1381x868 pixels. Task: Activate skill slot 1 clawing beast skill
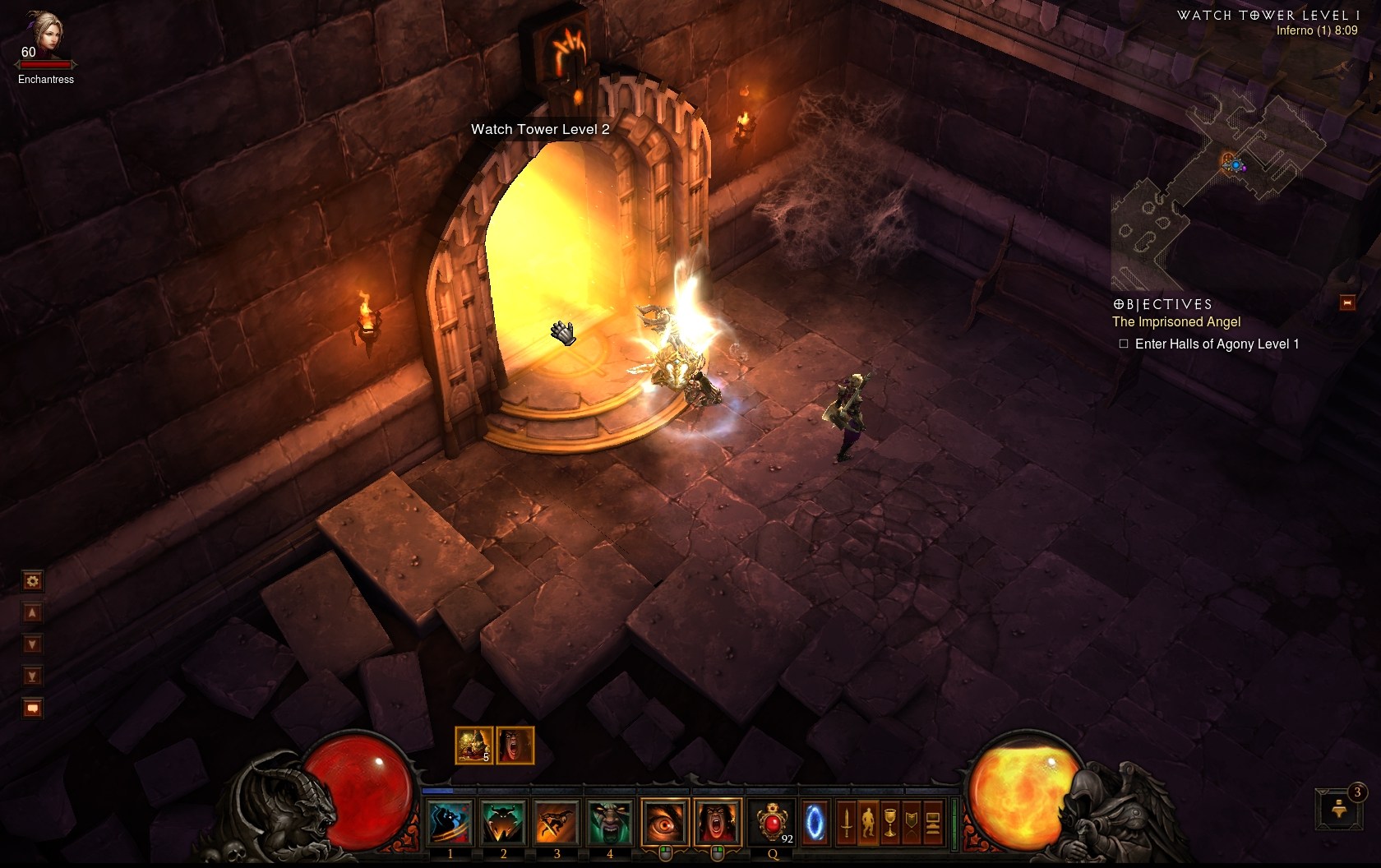click(x=450, y=822)
